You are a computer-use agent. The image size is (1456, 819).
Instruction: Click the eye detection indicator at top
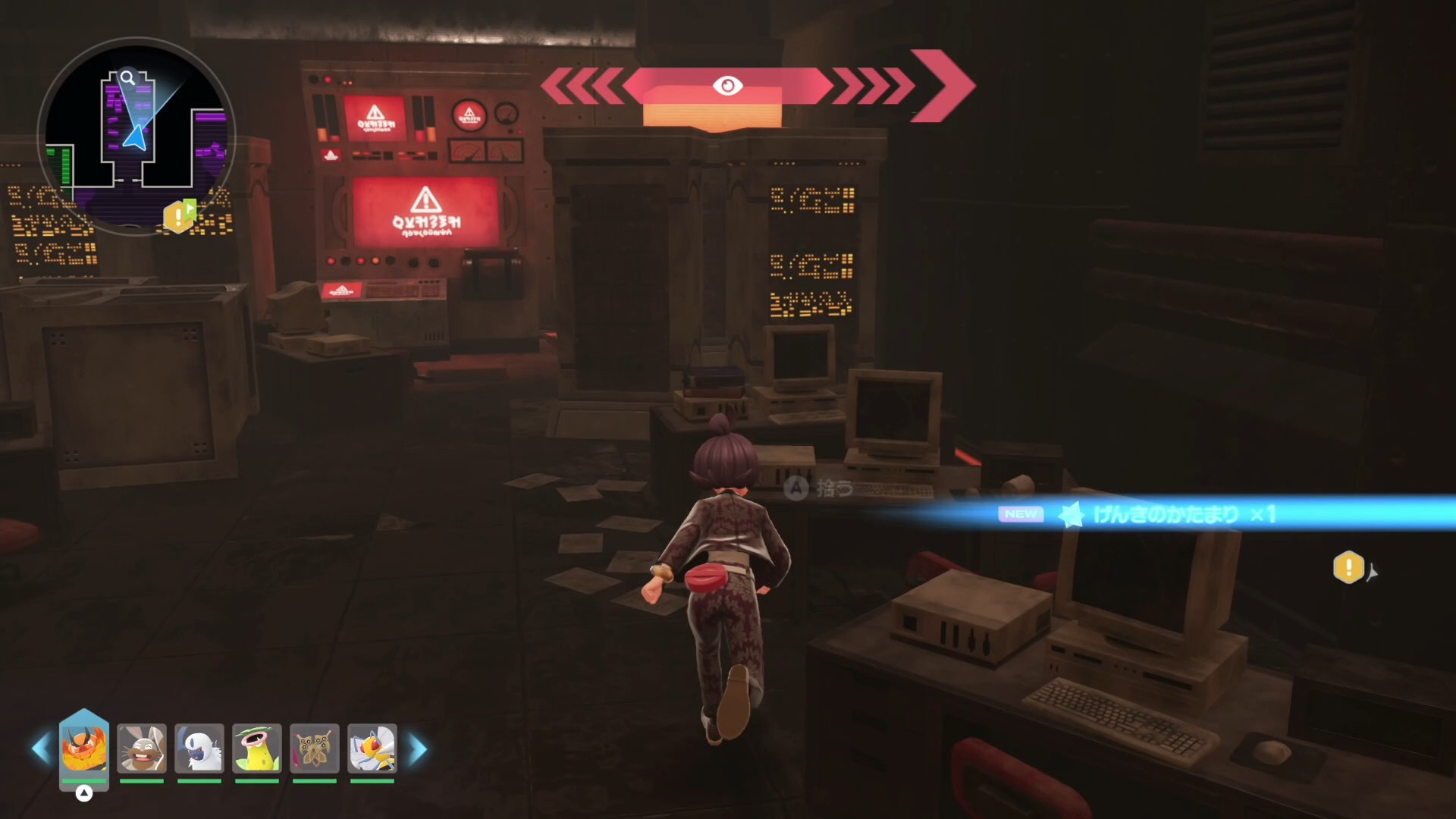[x=727, y=86]
